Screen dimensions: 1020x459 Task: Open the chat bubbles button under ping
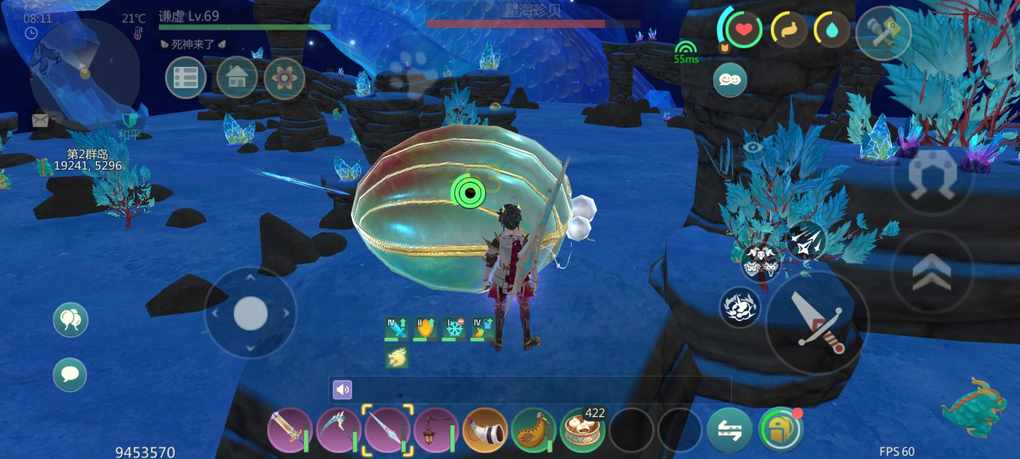pos(730,80)
